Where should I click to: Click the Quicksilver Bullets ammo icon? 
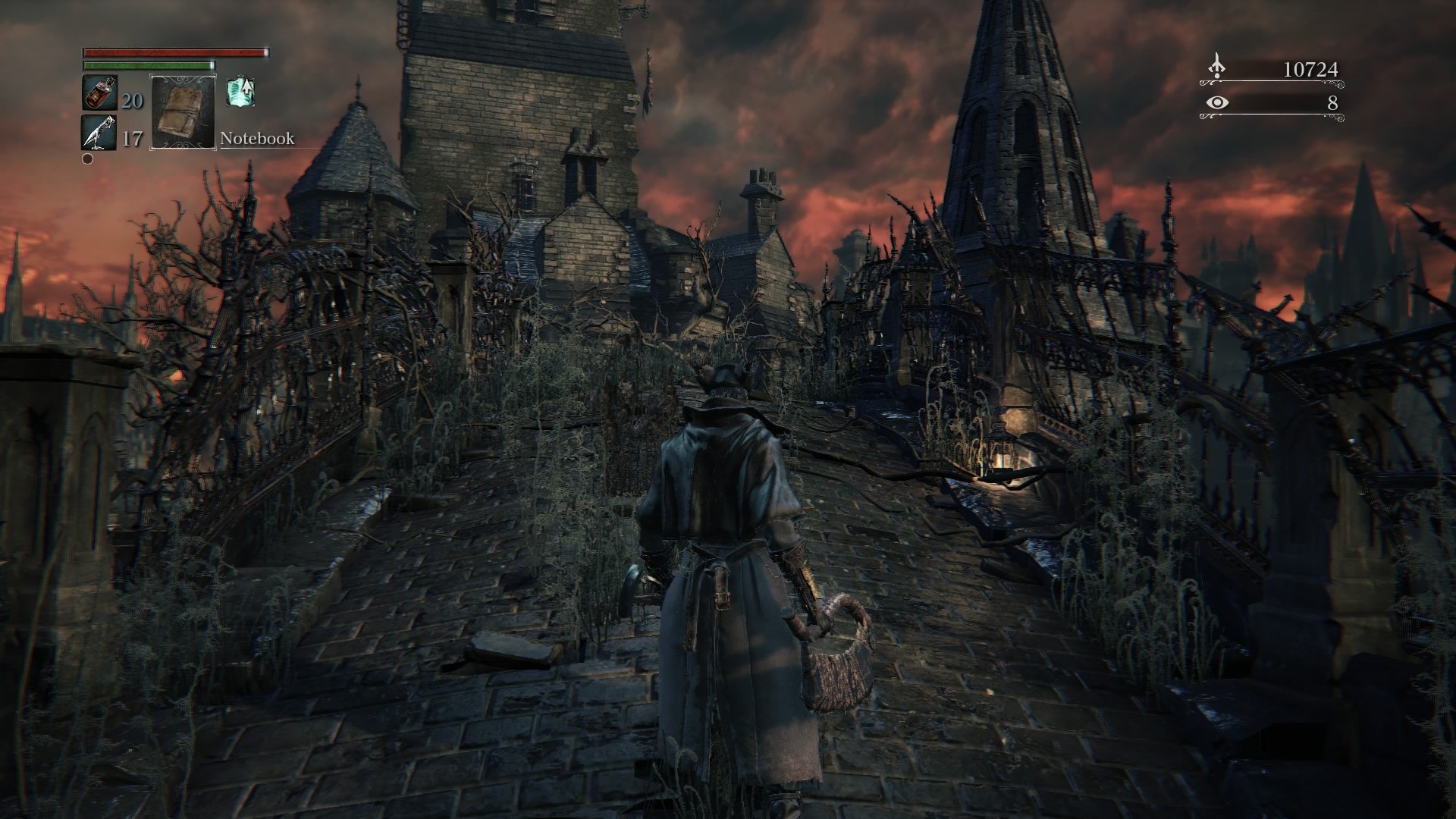[99, 132]
